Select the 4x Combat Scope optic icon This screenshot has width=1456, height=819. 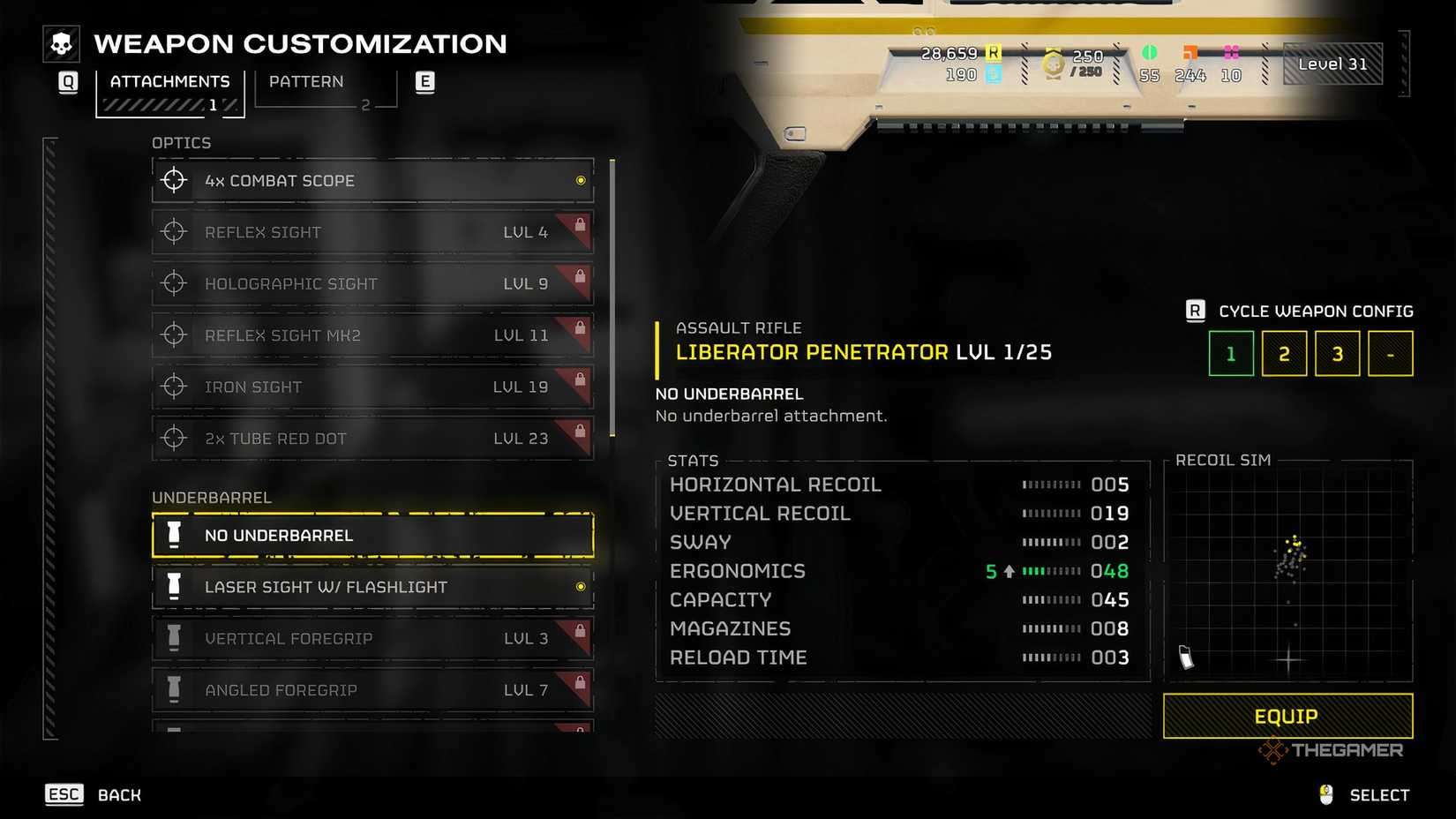[173, 179]
